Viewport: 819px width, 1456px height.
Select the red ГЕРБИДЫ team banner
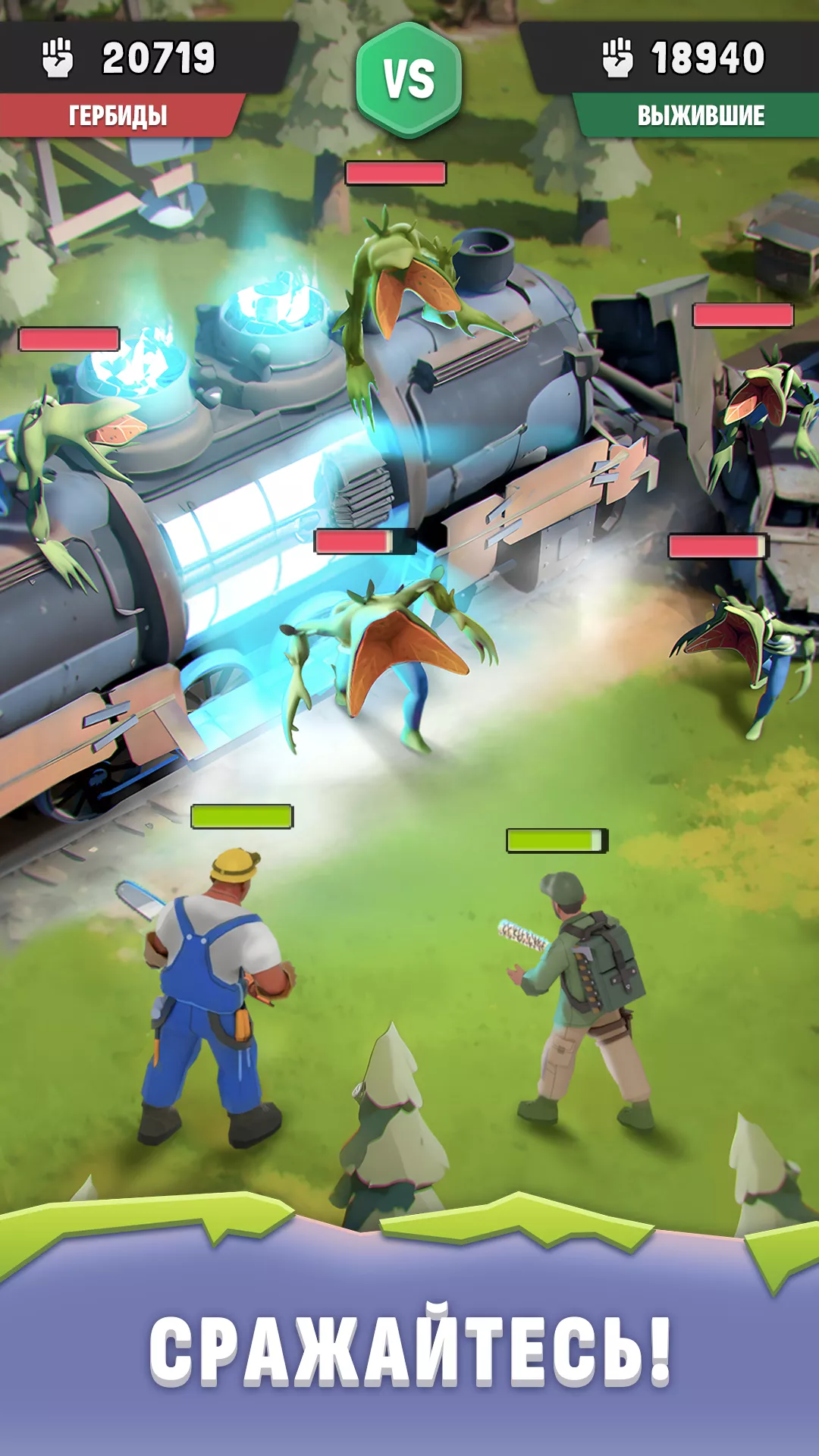tap(118, 115)
